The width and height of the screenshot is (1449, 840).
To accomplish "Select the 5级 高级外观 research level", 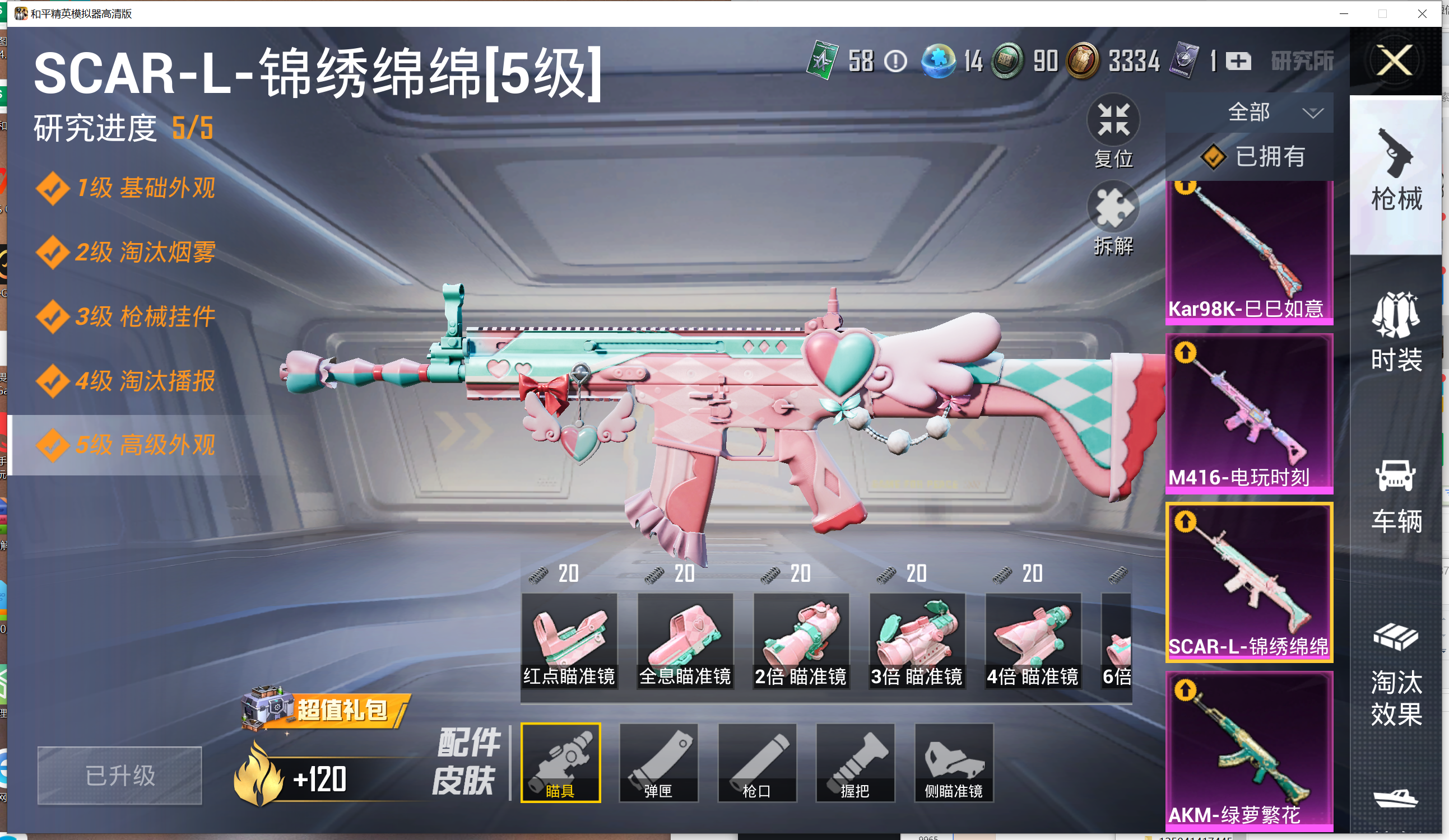I will point(127,445).
